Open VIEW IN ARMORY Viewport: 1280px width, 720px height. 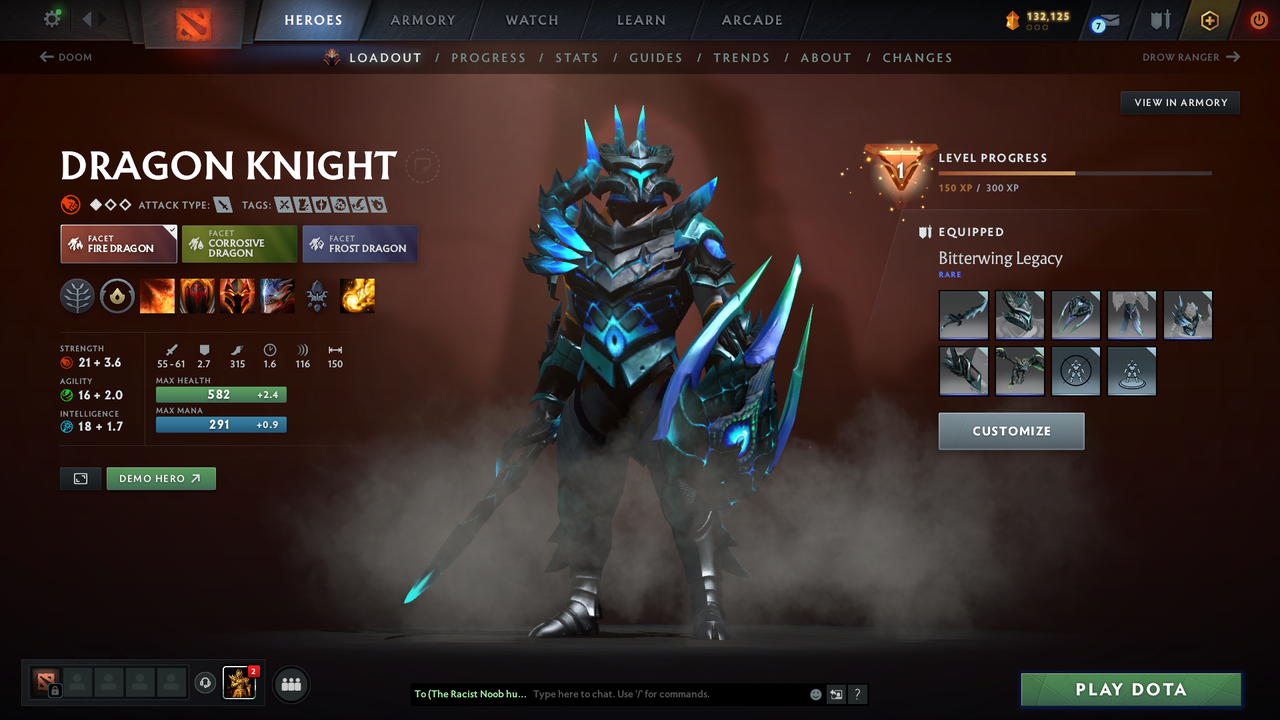click(1179, 102)
